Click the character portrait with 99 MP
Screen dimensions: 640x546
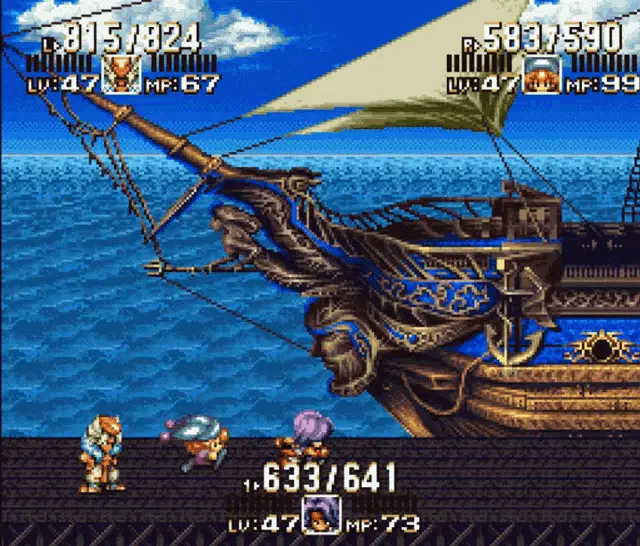click(541, 77)
